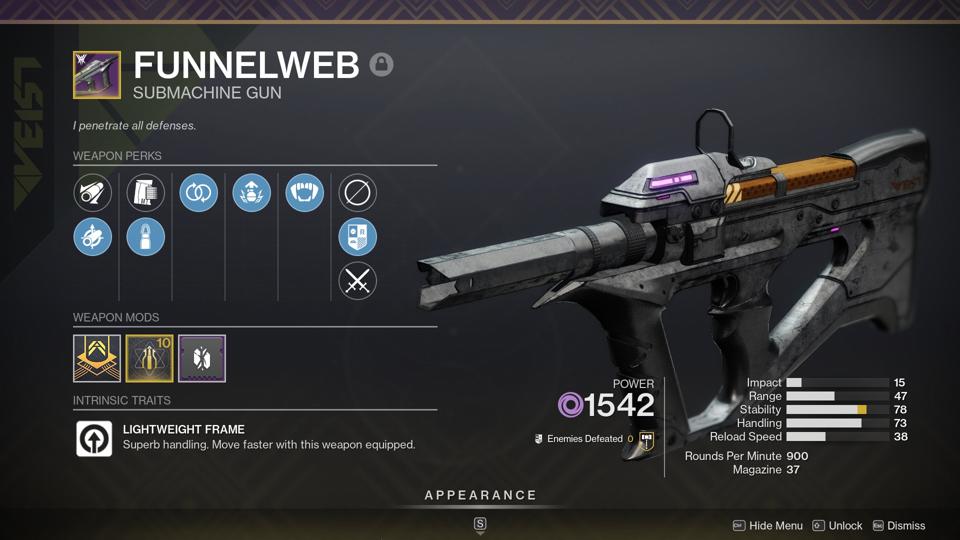Choose the magazine perk showing a clip

146,193
